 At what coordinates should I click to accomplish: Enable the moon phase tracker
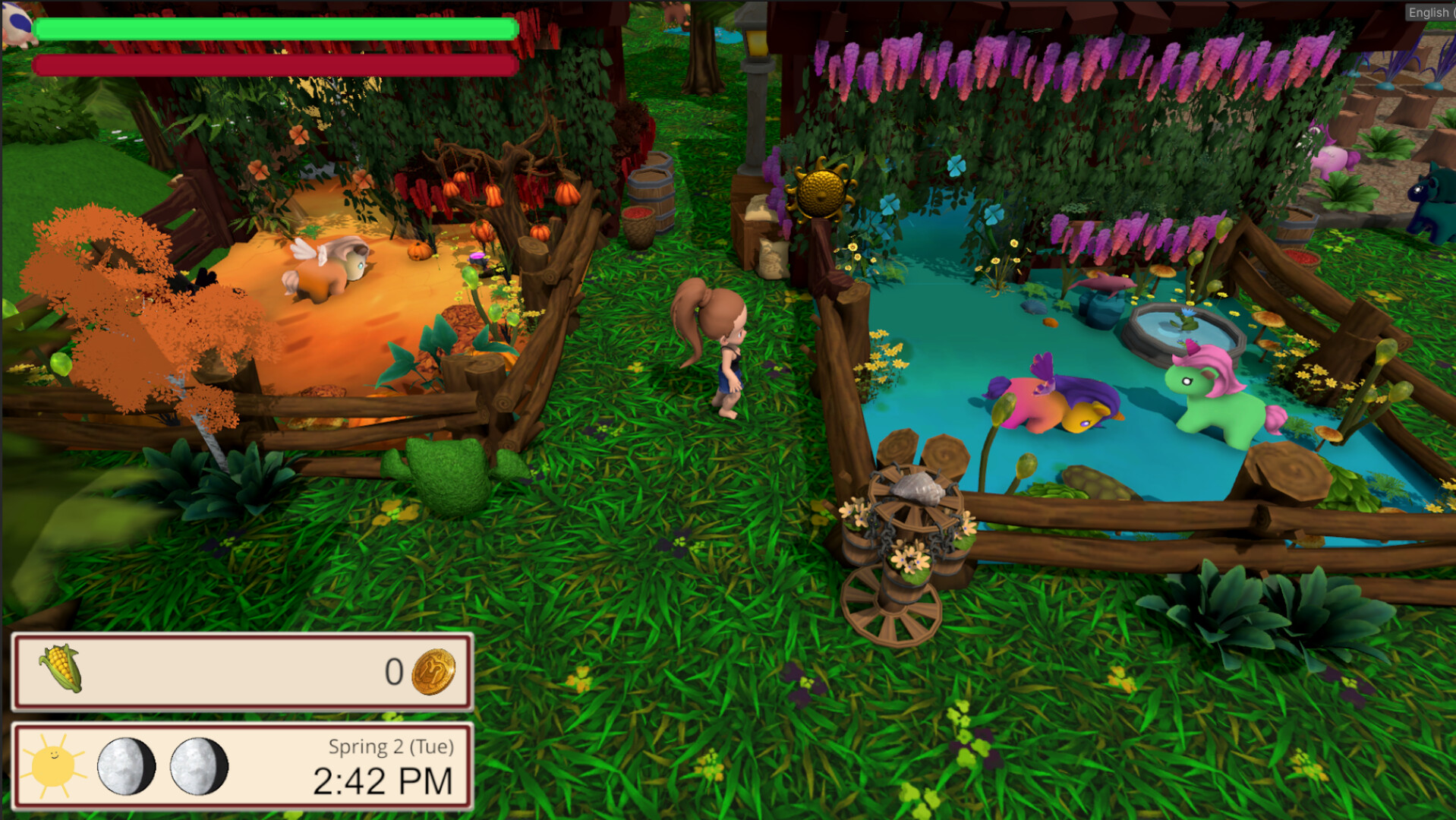tap(159, 766)
